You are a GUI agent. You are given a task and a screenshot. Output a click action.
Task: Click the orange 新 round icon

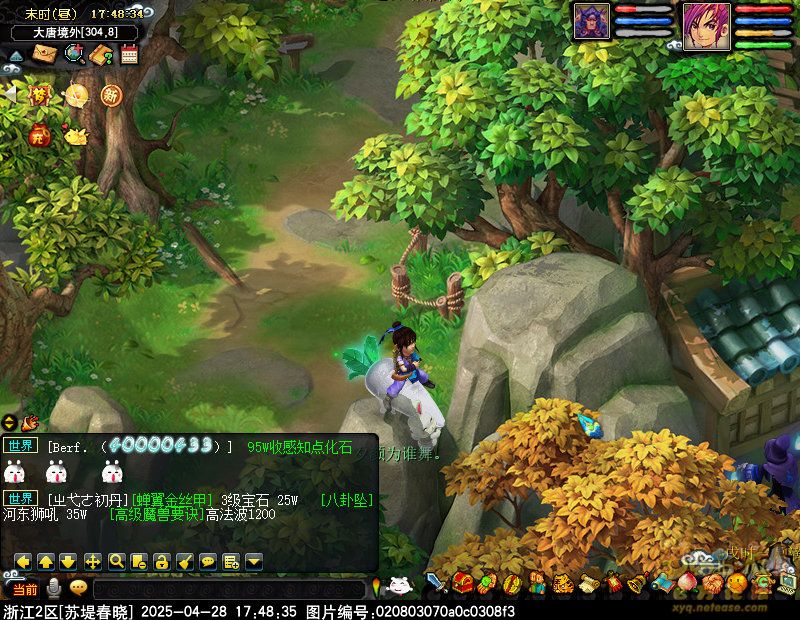110,95
